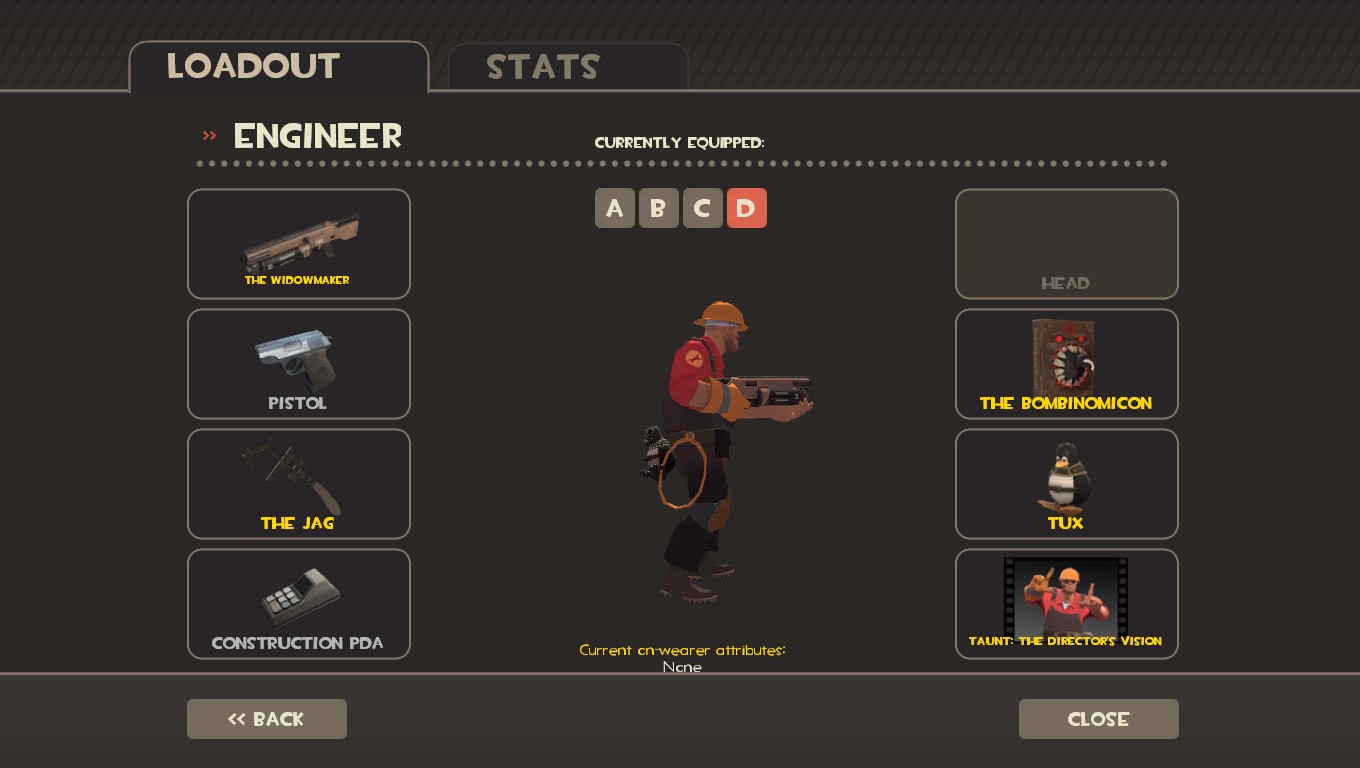This screenshot has height=768, width=1360.
Task: Click the Close button
Action: point(1098,719)
